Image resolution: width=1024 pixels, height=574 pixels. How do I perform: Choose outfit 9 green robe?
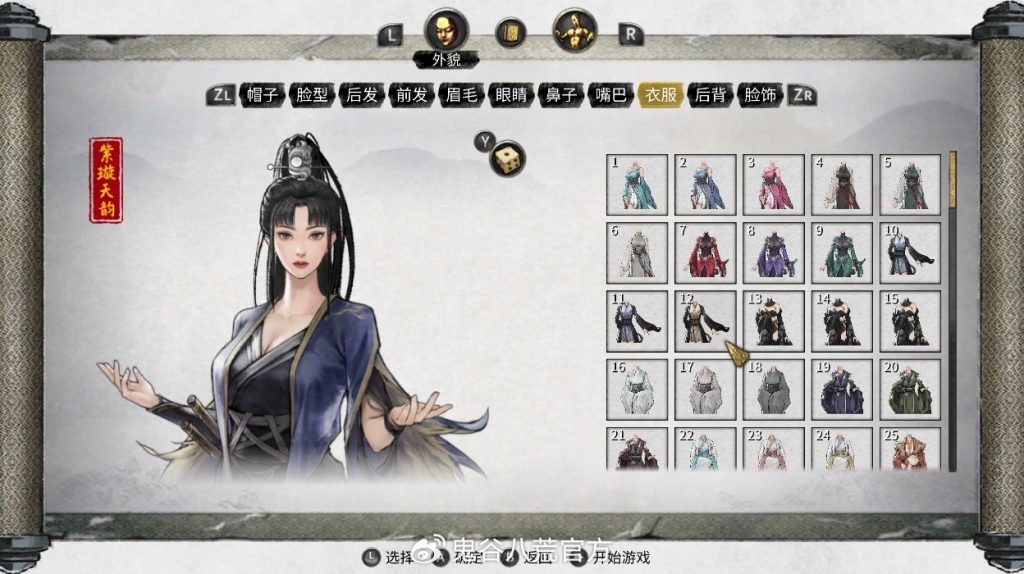pyautogui.click(x=841, y=252)
